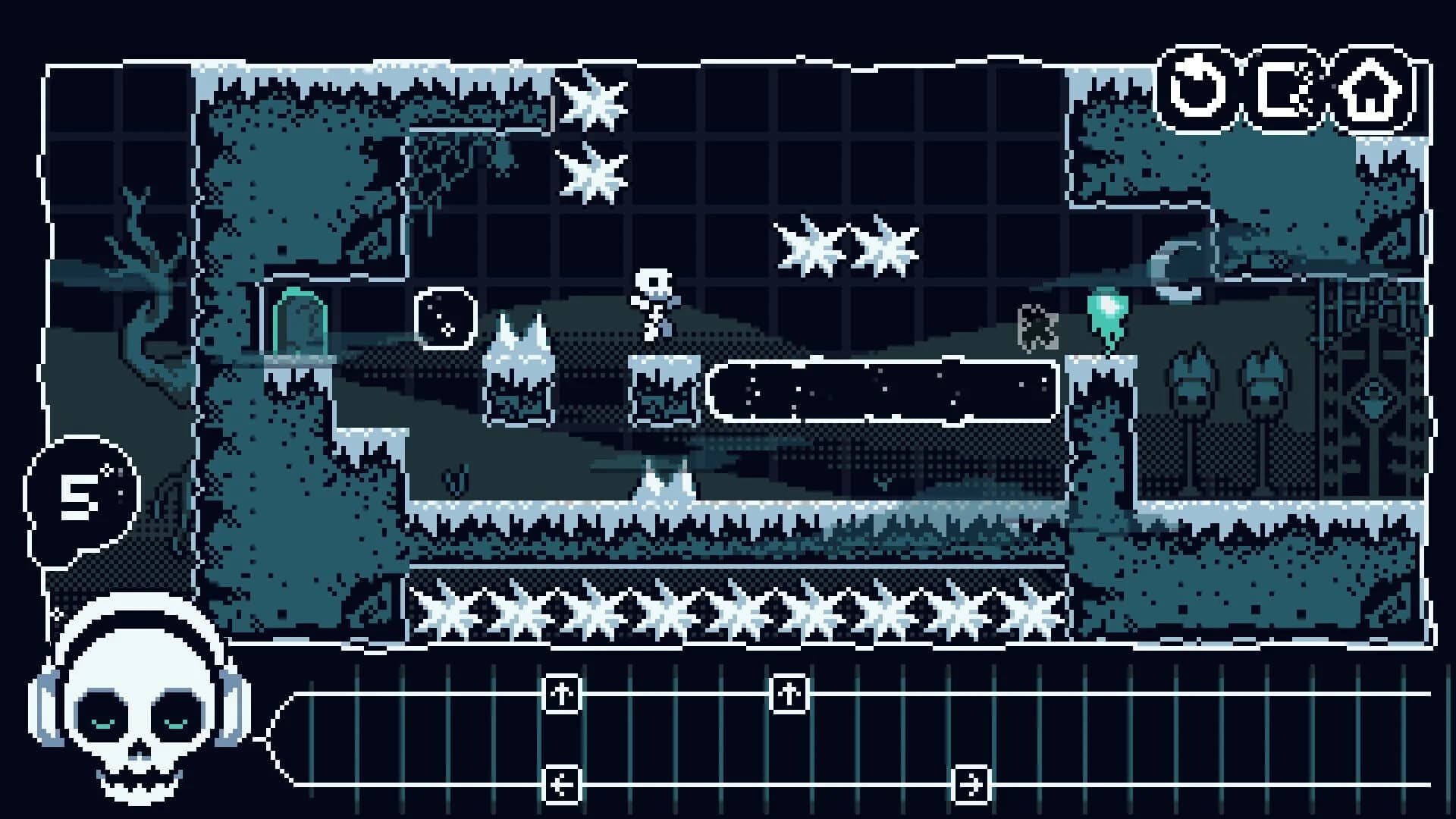Click the right-arrow move note on the lower staff

971,786
